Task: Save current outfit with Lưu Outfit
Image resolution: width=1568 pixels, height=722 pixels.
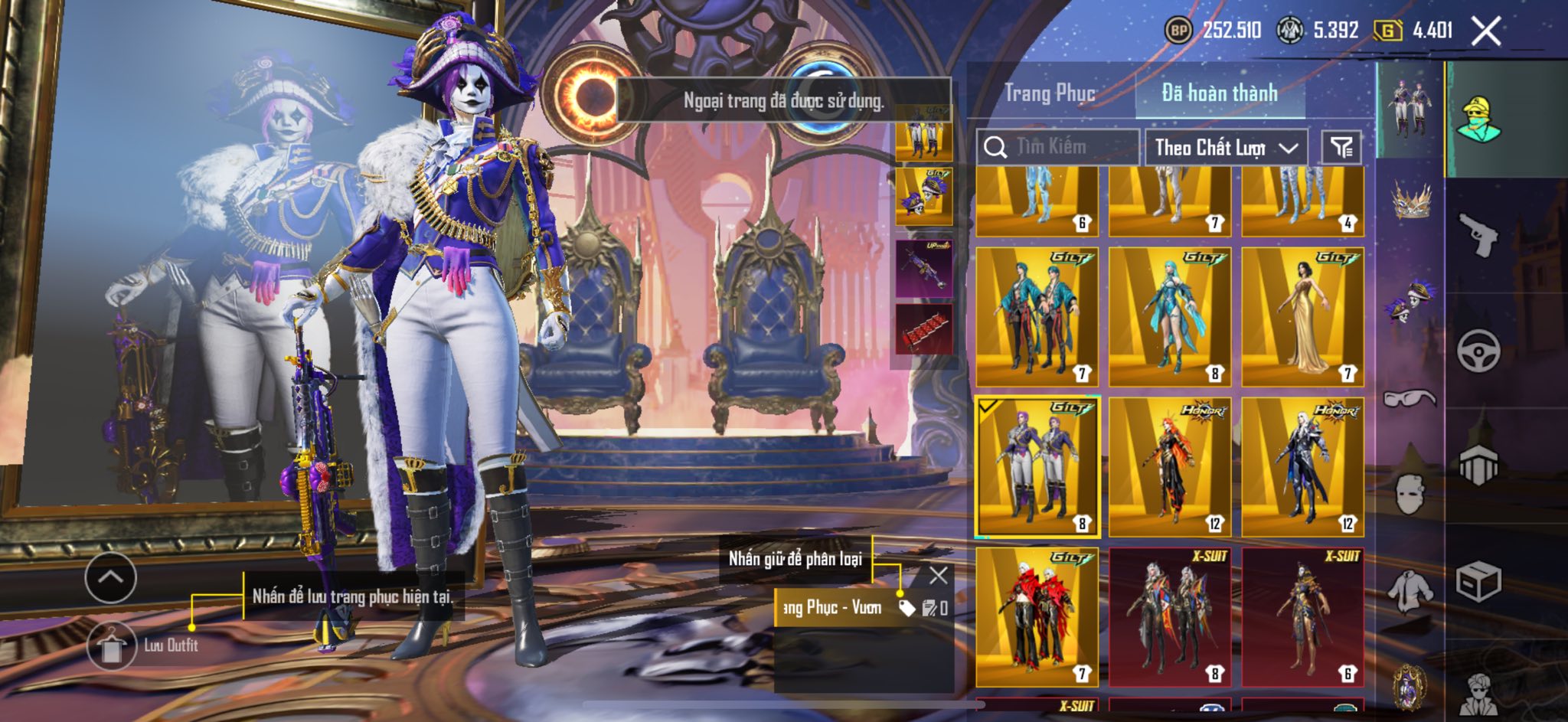Action: 113,645
